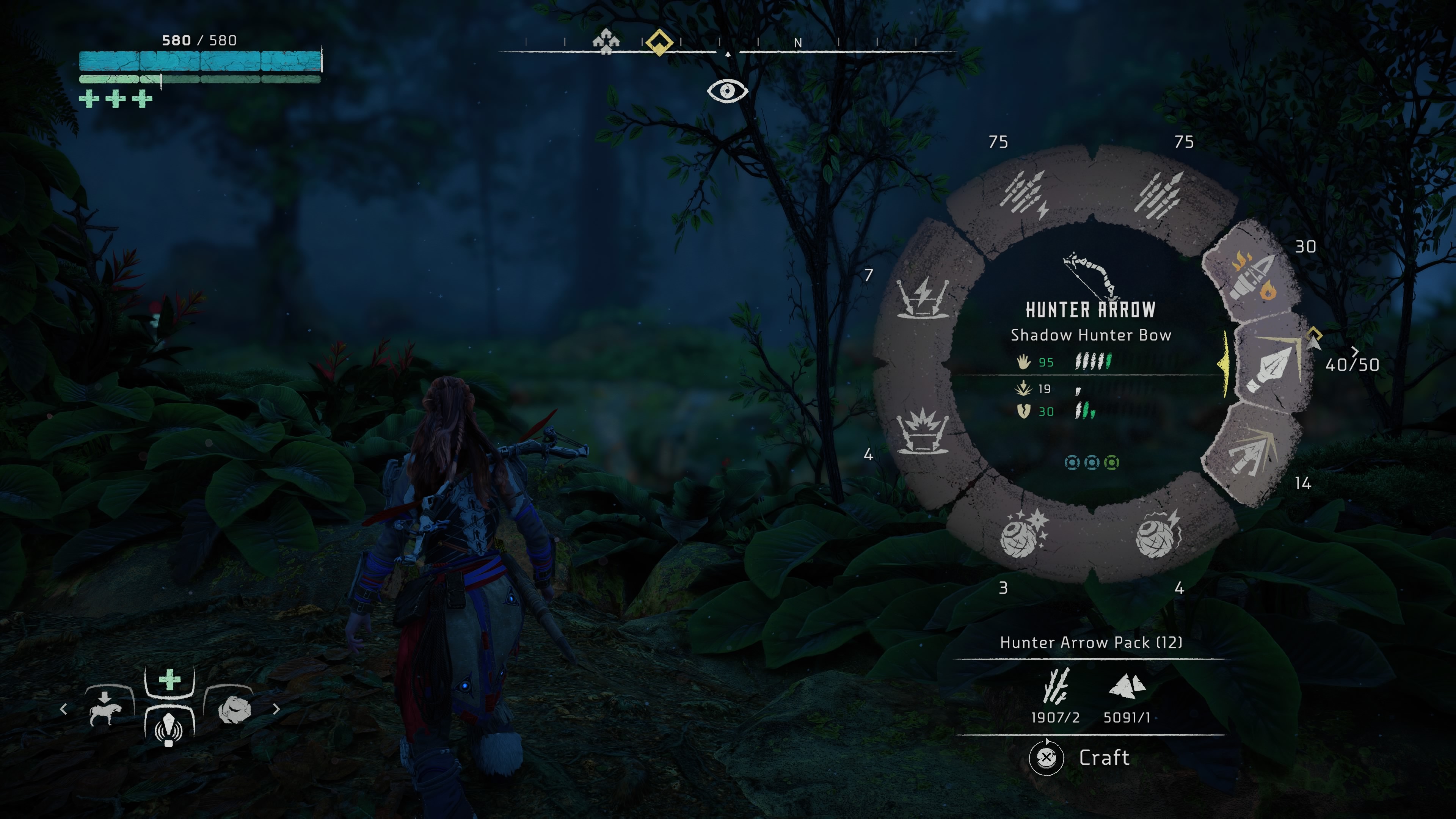Select the rock quick-slot item

click(235, 710)
